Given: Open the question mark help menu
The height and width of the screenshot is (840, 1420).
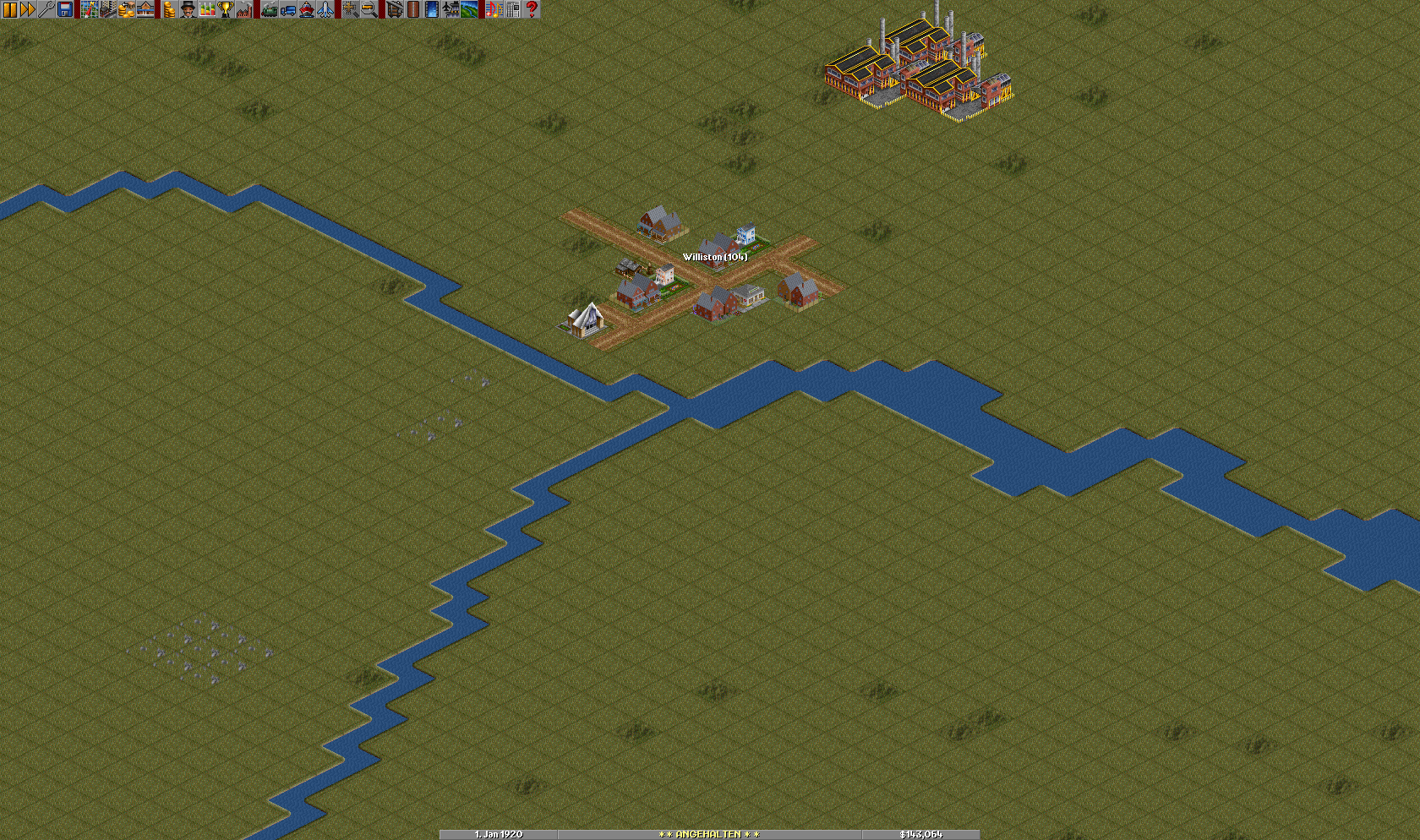Looking at the screenshot, I should click(532, 9).
